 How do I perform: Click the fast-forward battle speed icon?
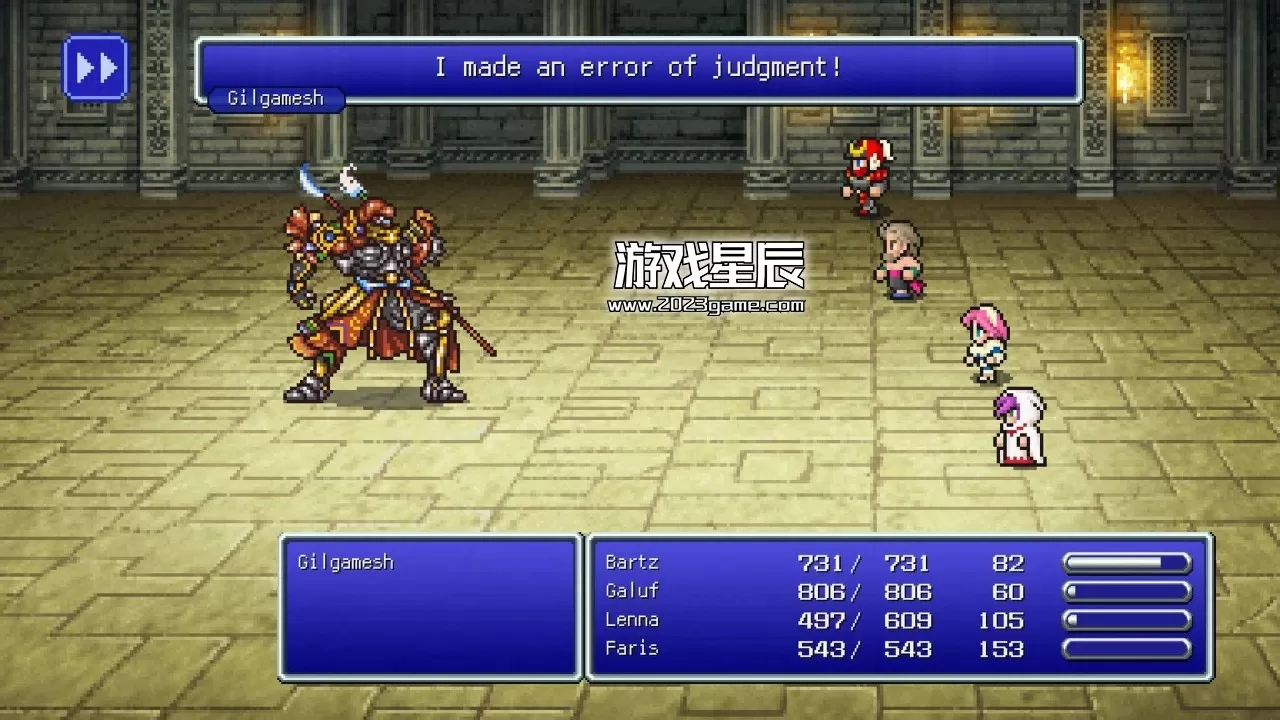coord(95,66)
